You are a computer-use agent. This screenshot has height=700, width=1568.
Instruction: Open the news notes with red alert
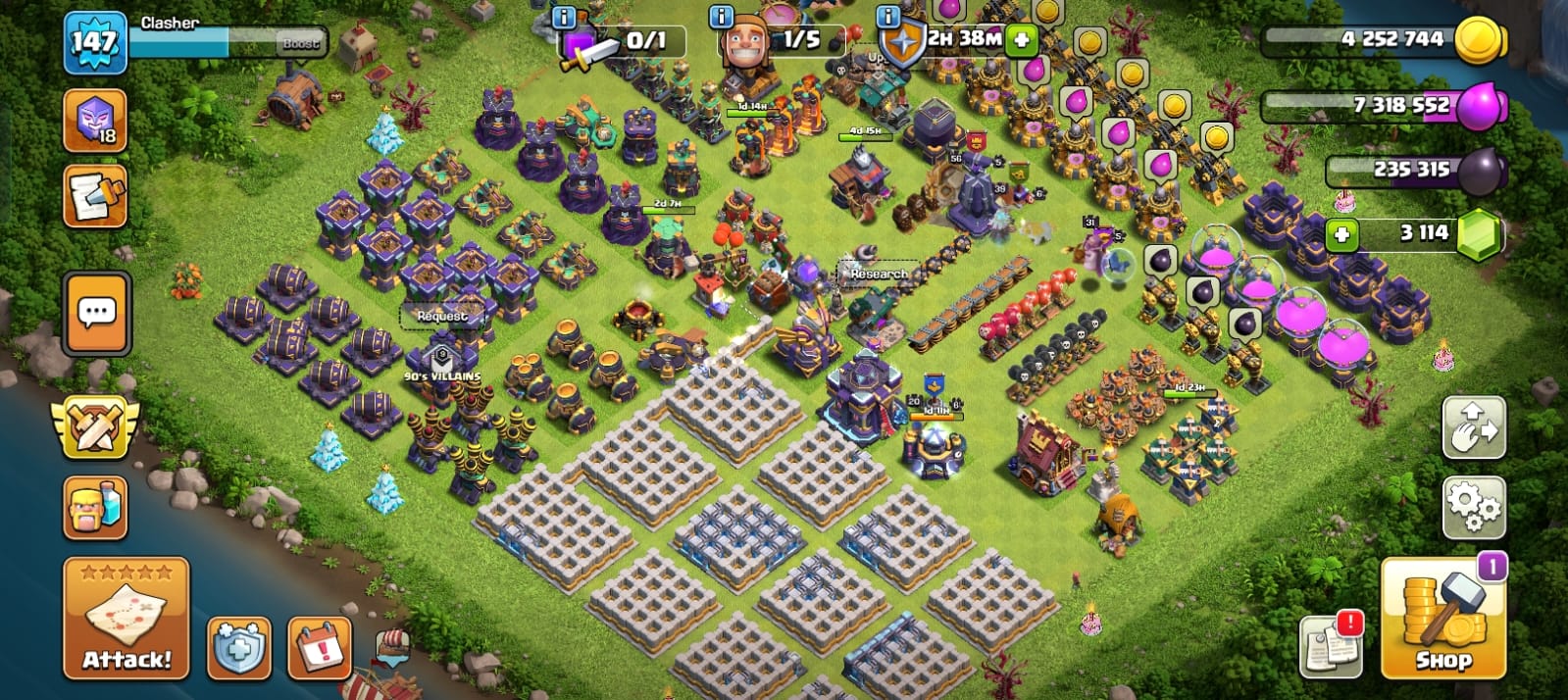pyautogui.click(x=1332, y=645)
